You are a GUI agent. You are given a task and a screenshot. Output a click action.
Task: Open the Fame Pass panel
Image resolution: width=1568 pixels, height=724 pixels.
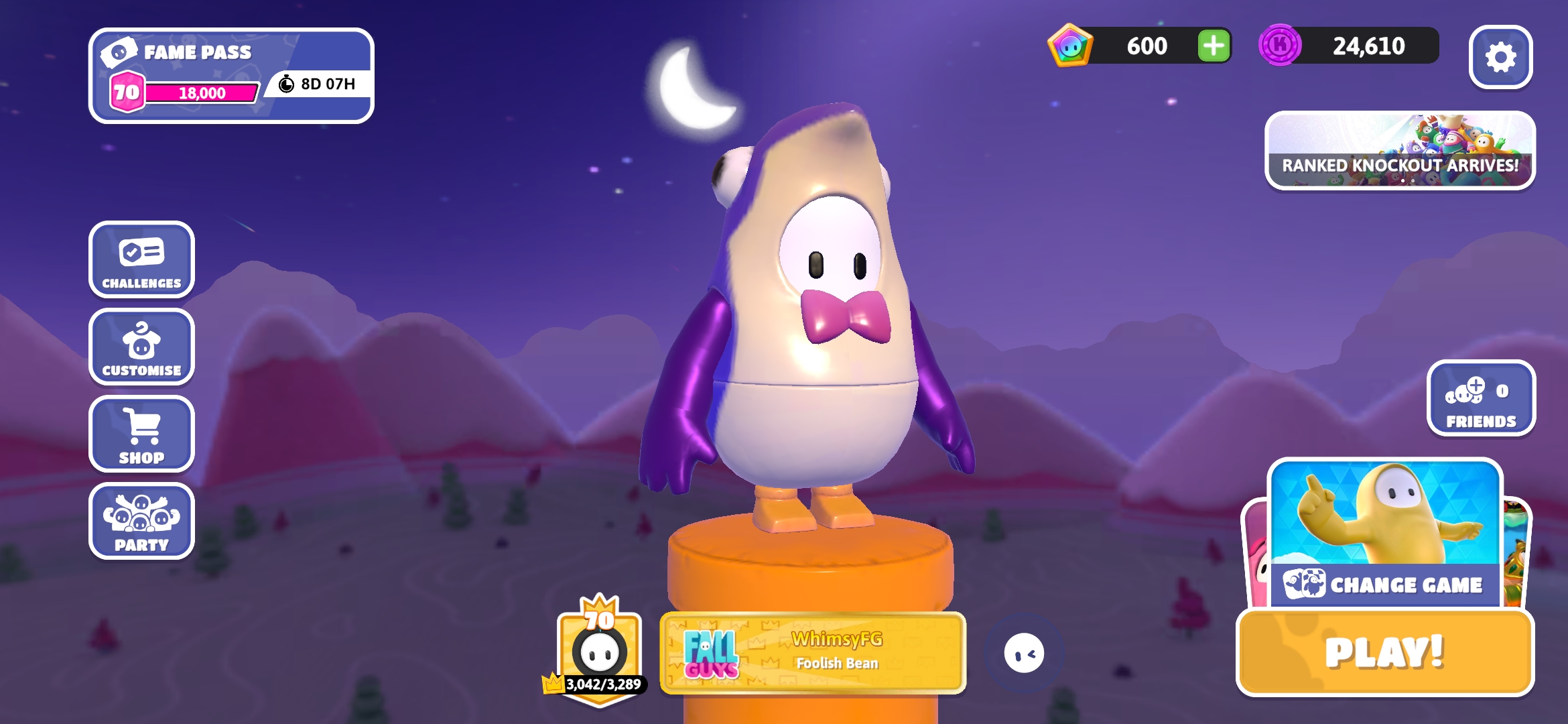[231, 76]
